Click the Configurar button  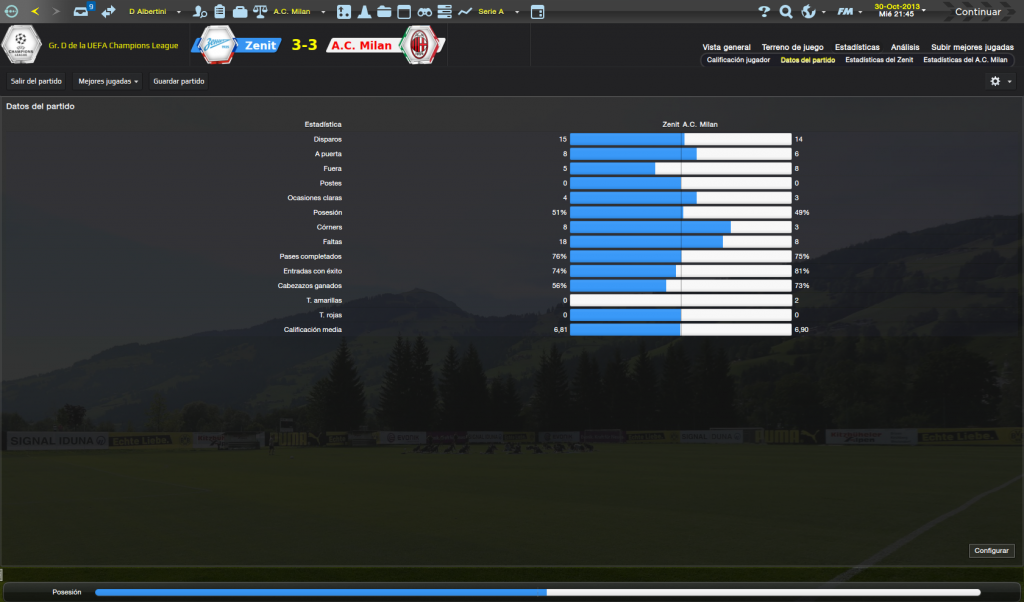(992, 551)
